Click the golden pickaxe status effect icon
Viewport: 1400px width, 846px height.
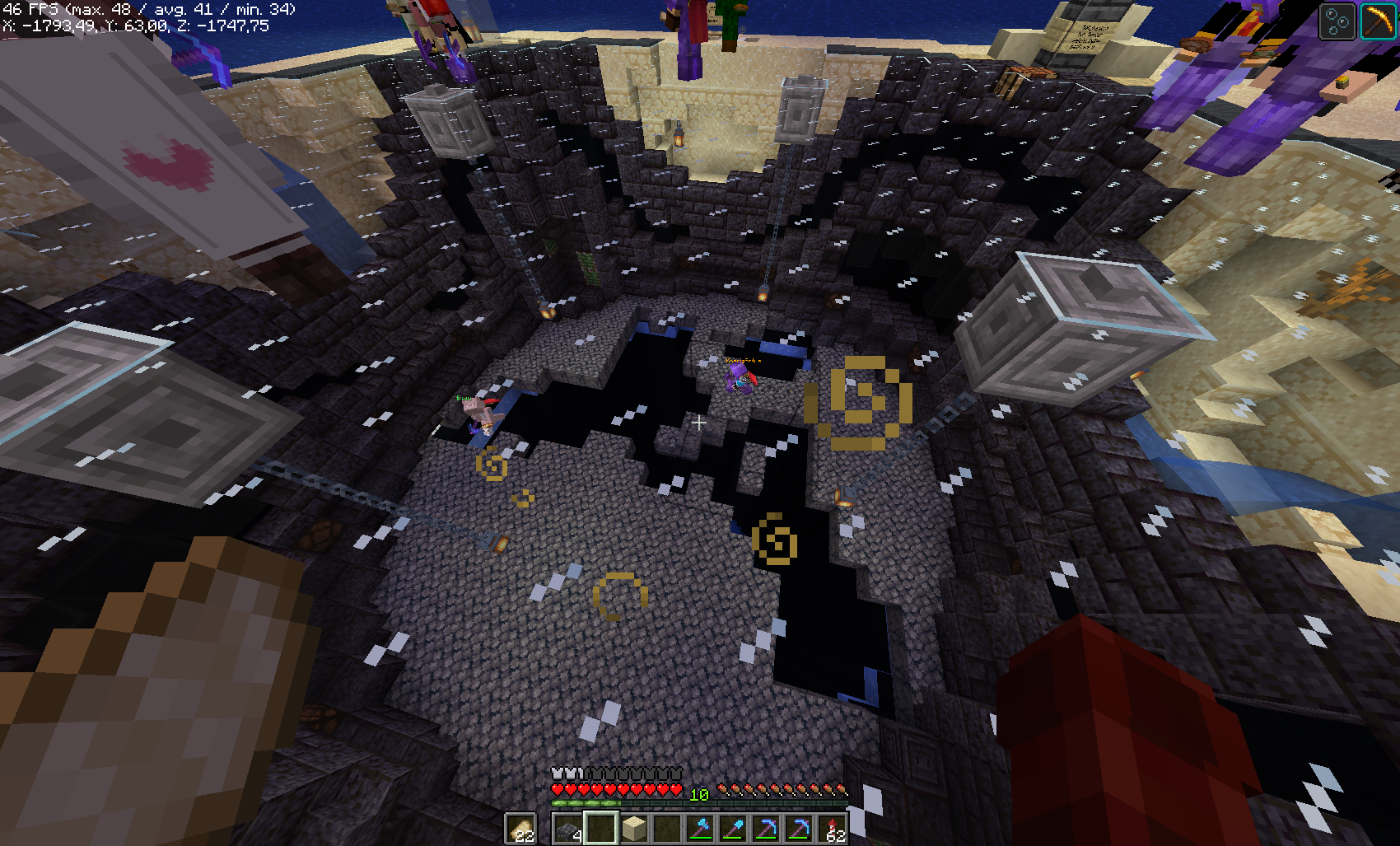pos(1377,21)
